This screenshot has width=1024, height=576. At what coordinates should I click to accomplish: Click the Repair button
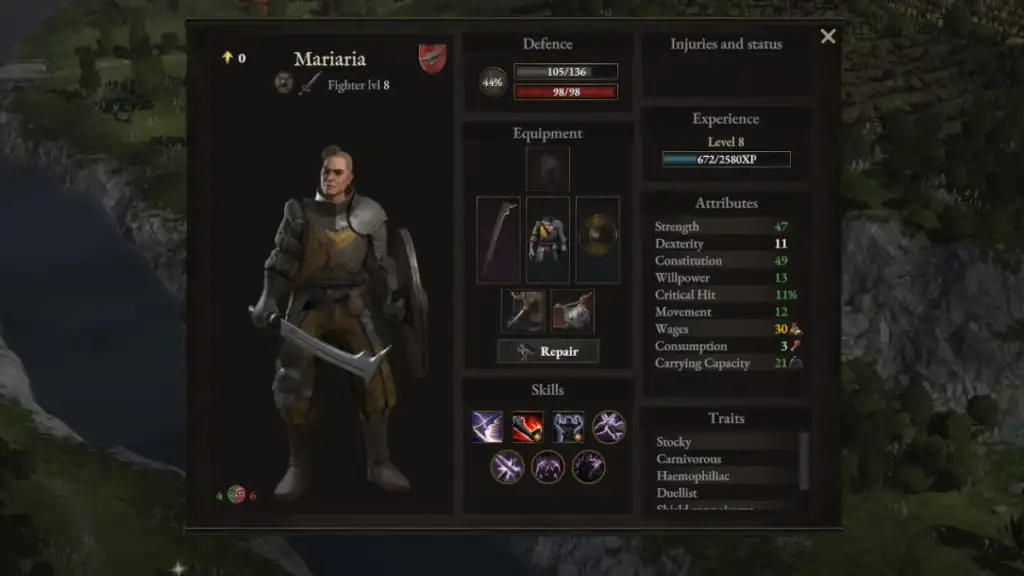click(548, 351)
